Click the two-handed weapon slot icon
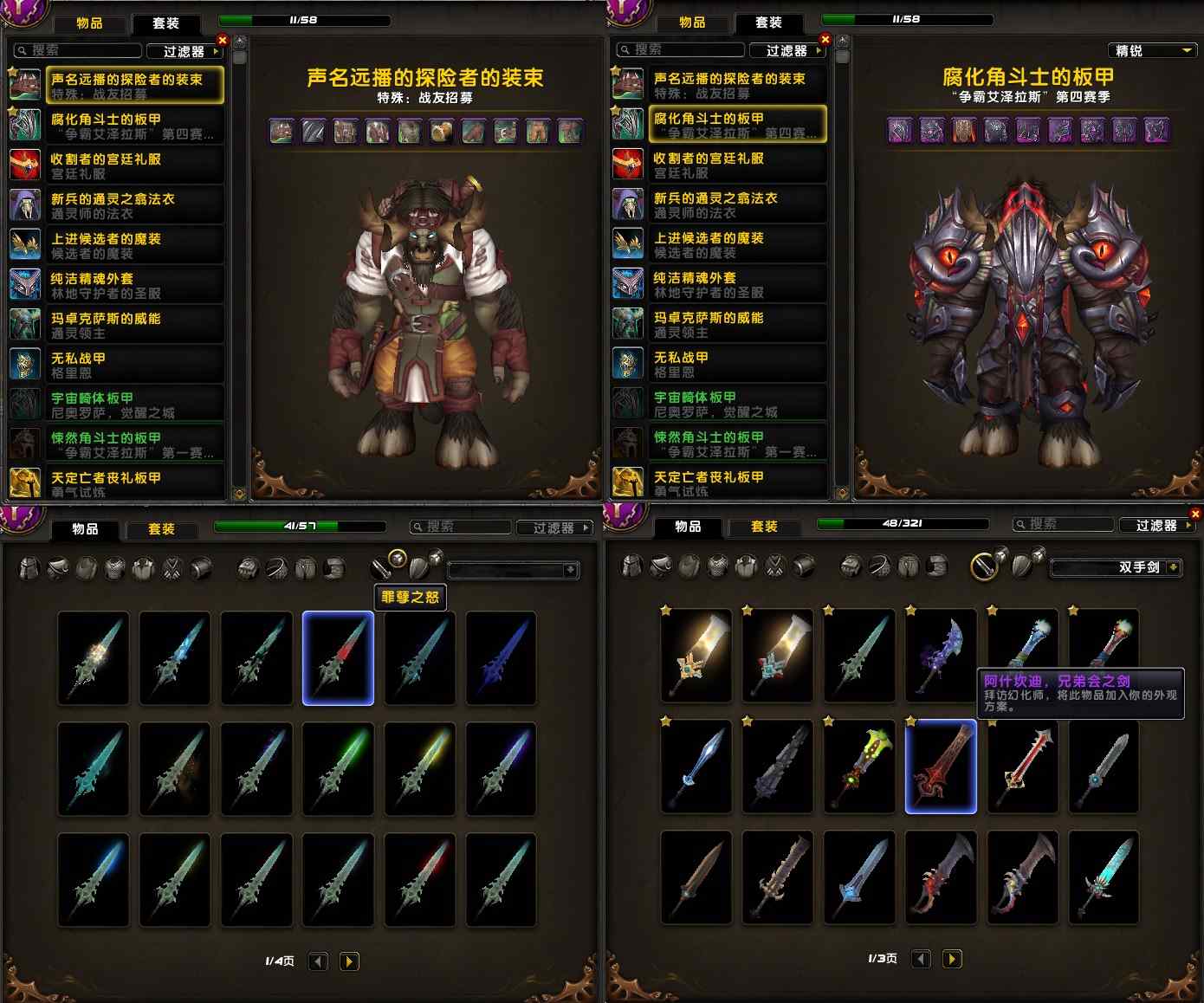Viewport: 1204px width, 1003px height. tap(985, 568)
